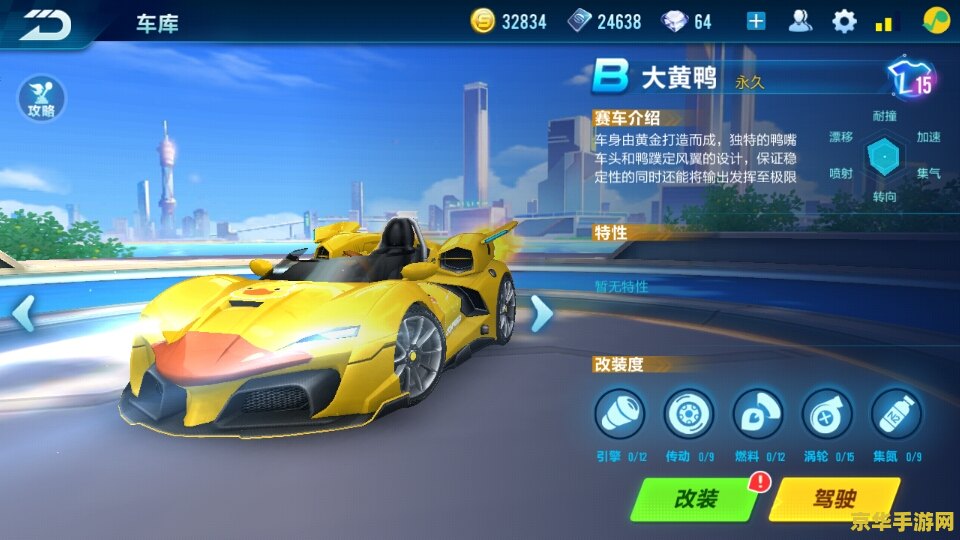
Task: Show the next car with right arrow
Action: [x=541, y=313]
